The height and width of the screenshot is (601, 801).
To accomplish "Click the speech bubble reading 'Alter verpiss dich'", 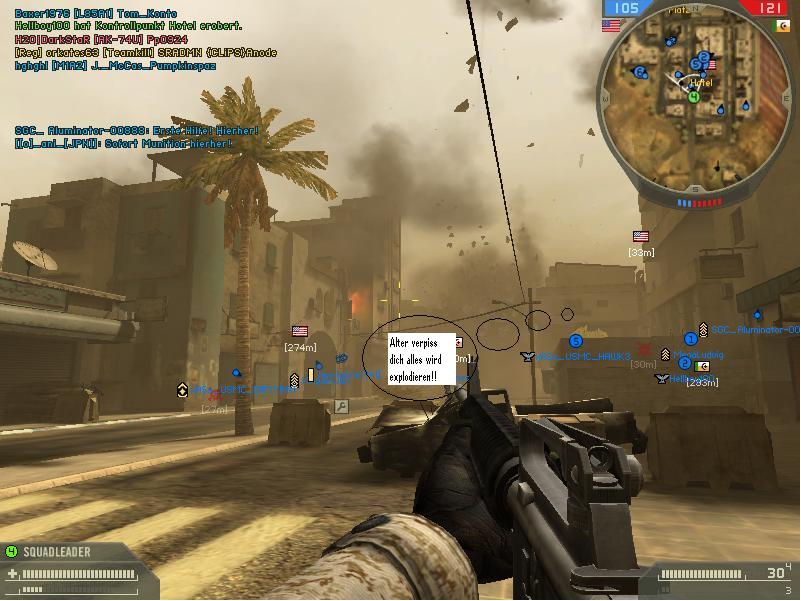I will [421, 360].
